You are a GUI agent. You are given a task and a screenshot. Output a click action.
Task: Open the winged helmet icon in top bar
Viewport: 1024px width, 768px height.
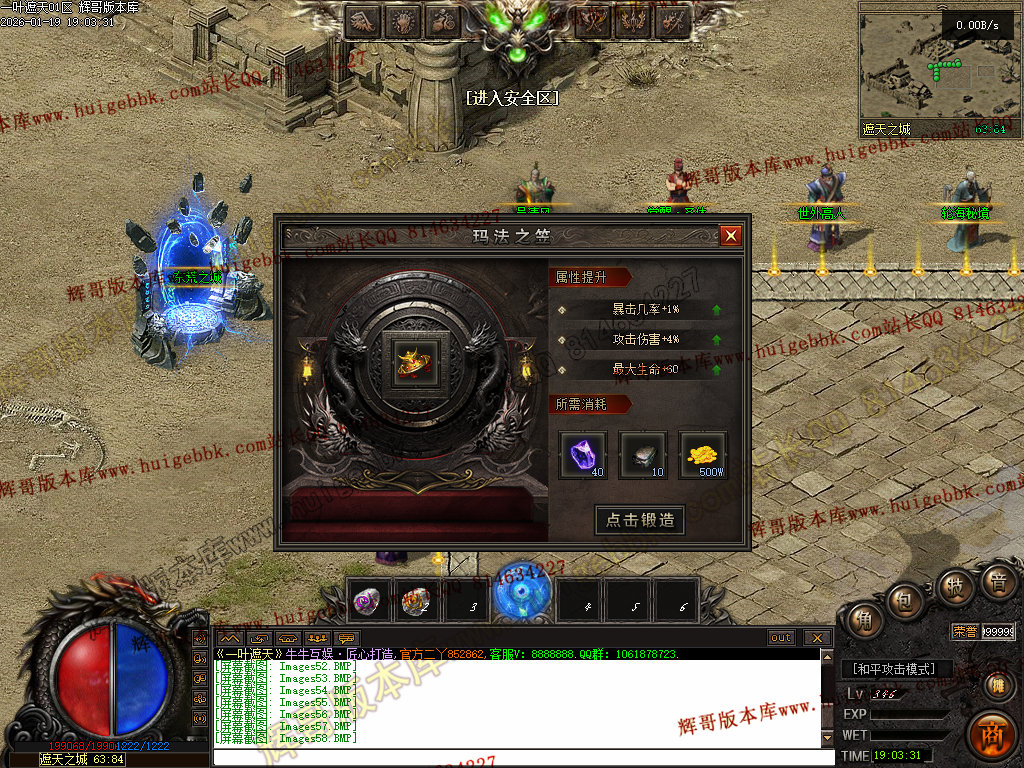pyautogui.click(x=362, y=19)
